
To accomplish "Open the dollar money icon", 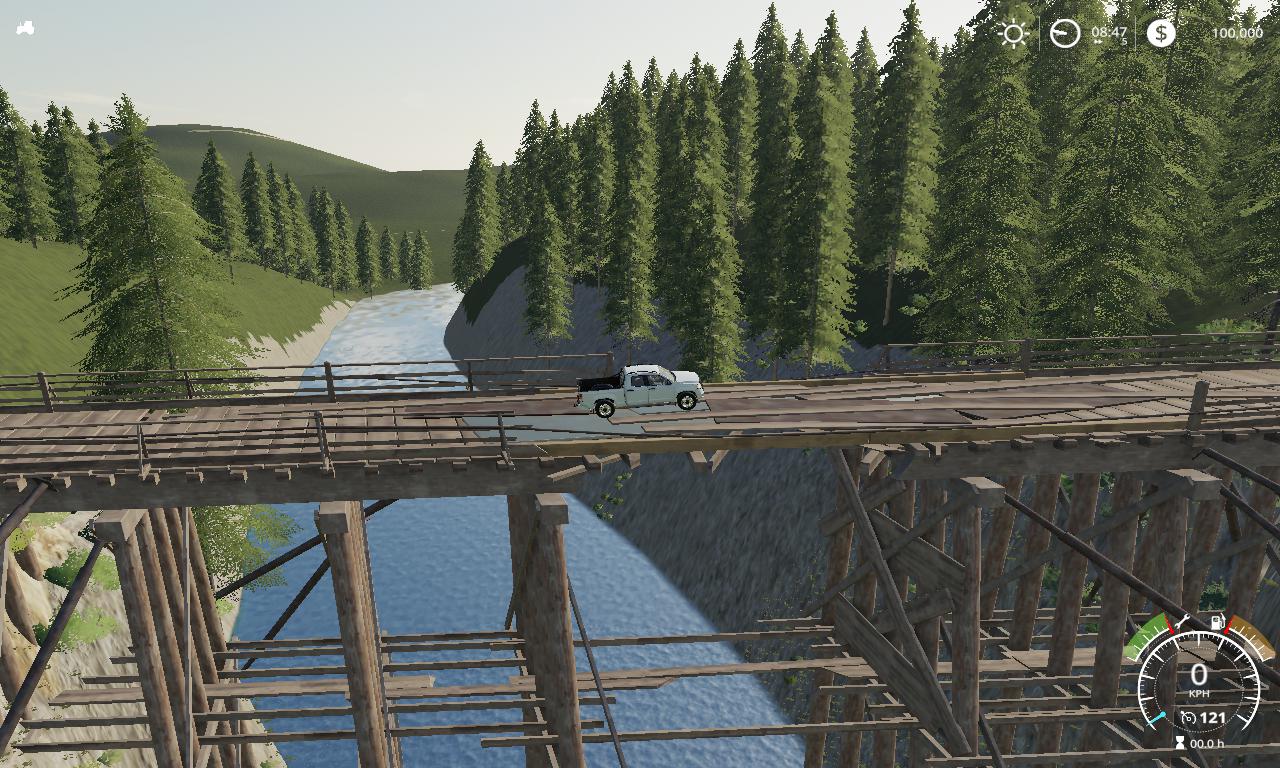I will 1160,33.
